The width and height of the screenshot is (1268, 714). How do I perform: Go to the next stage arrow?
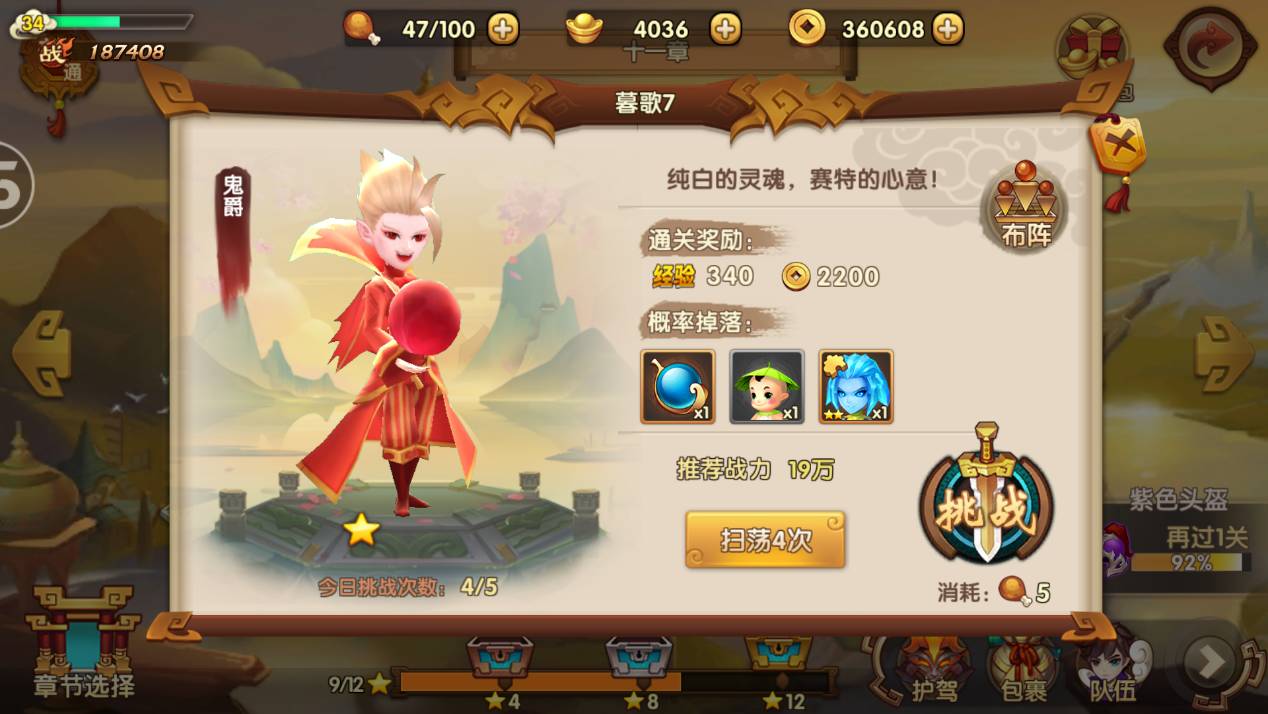1224,352
